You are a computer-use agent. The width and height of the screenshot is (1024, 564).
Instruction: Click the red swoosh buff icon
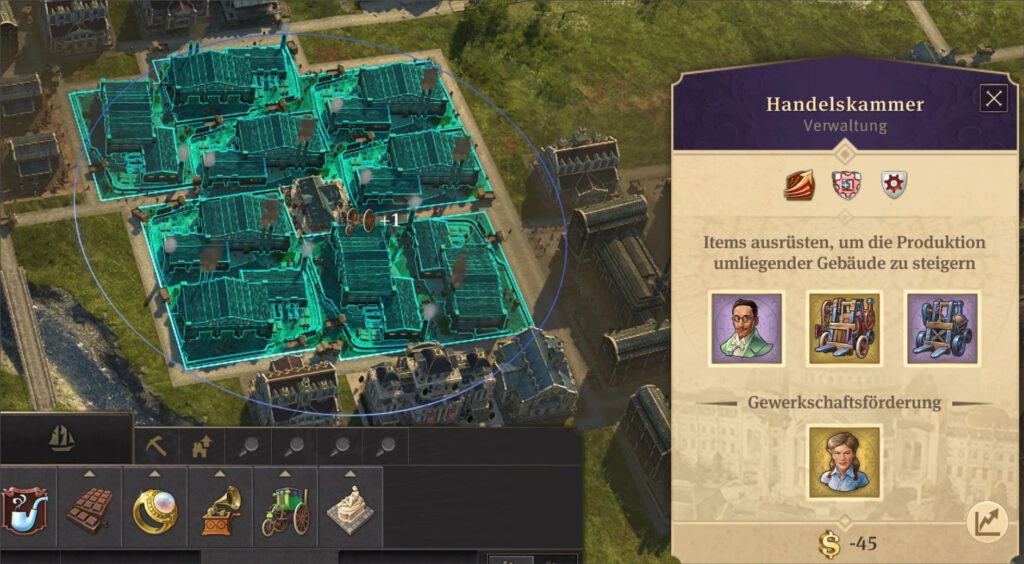coord(799,185)
